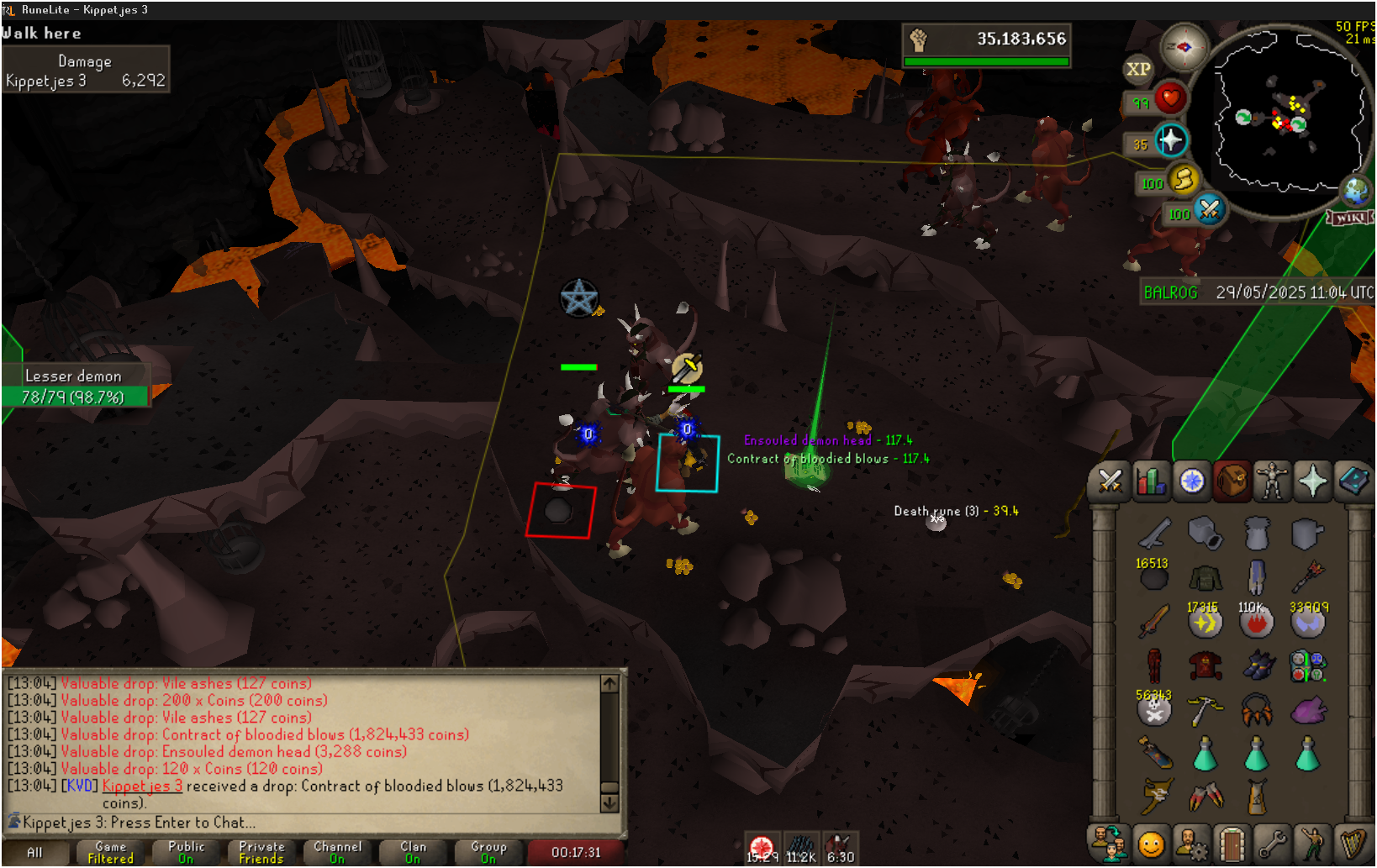
Task: Open the Spellbook tab
Action: [x=1353, y=481]
